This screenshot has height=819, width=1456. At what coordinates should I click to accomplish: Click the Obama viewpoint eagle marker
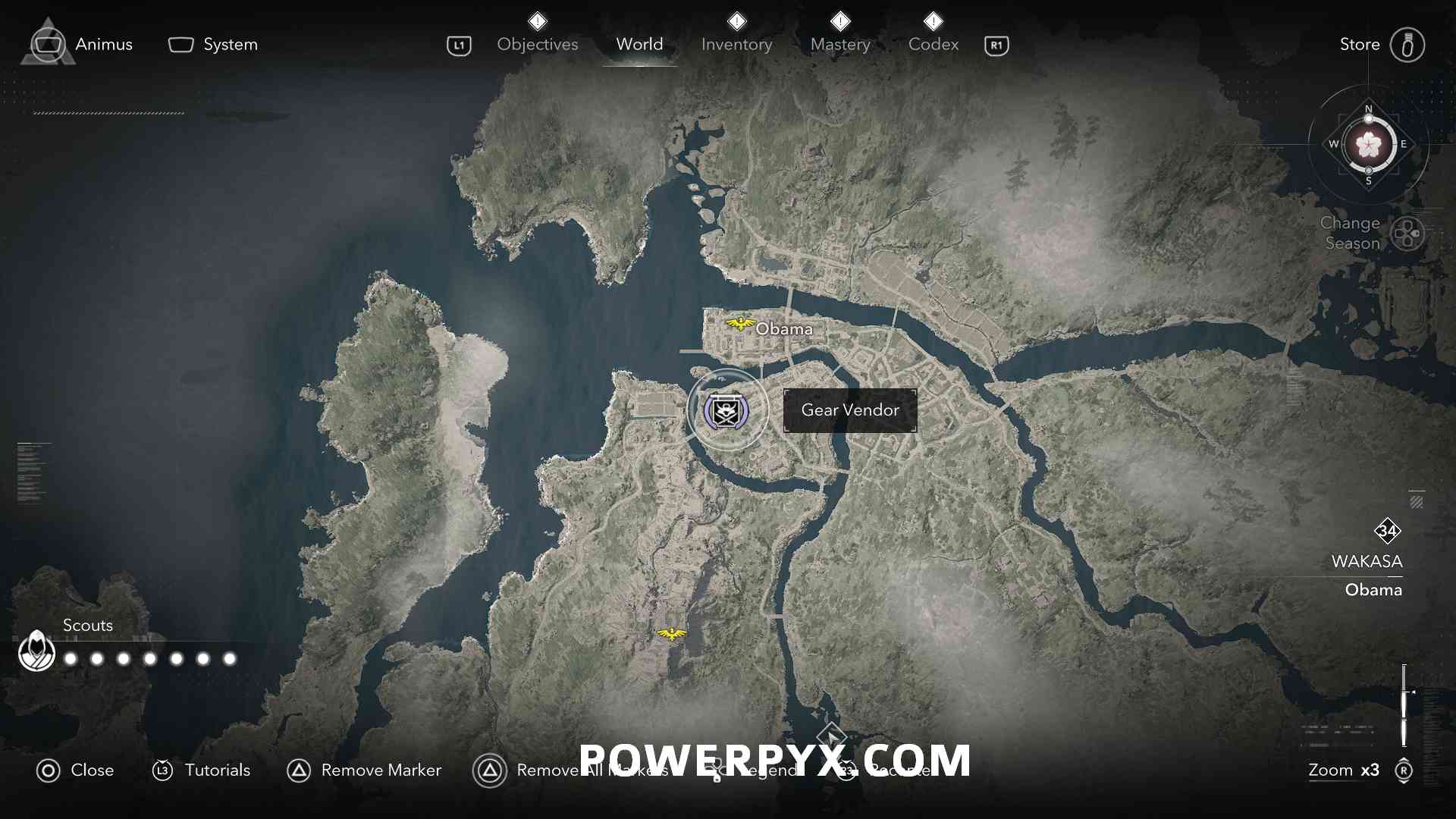tap(739, 325)
